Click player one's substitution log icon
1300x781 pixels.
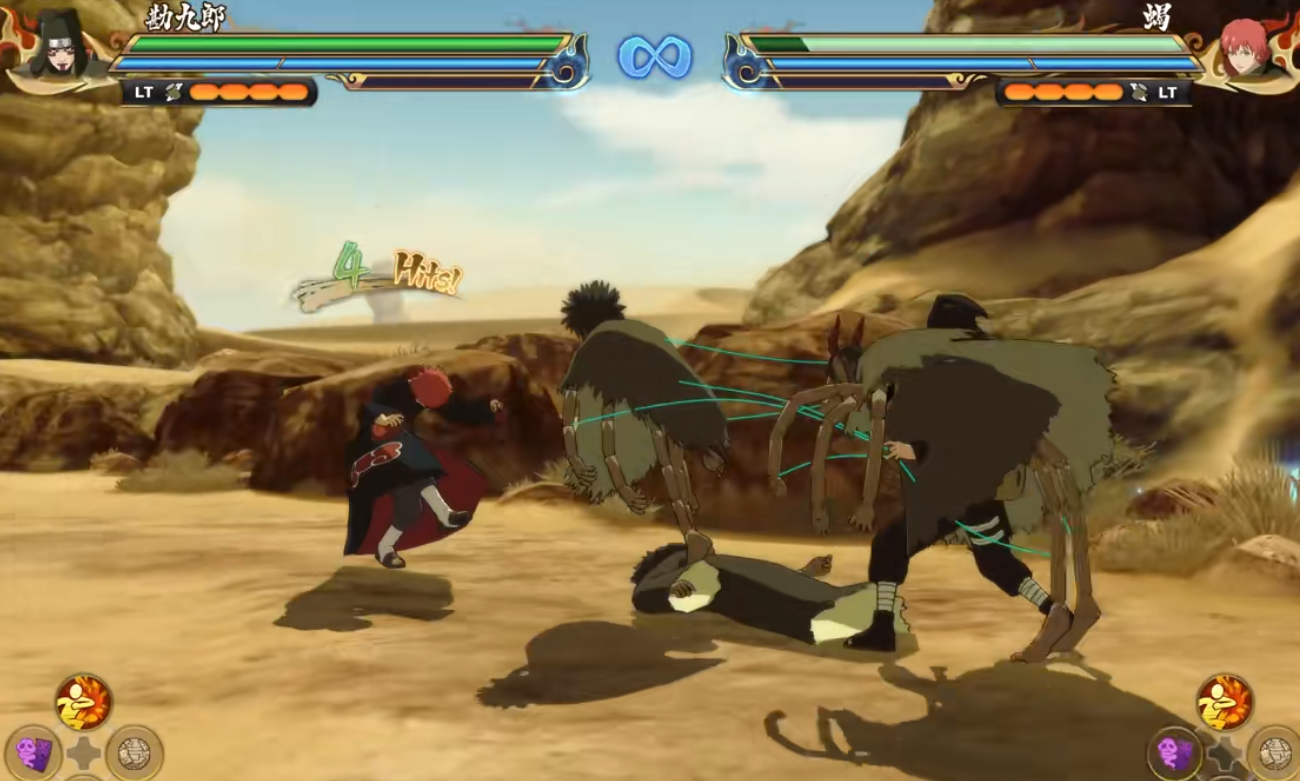174,92
